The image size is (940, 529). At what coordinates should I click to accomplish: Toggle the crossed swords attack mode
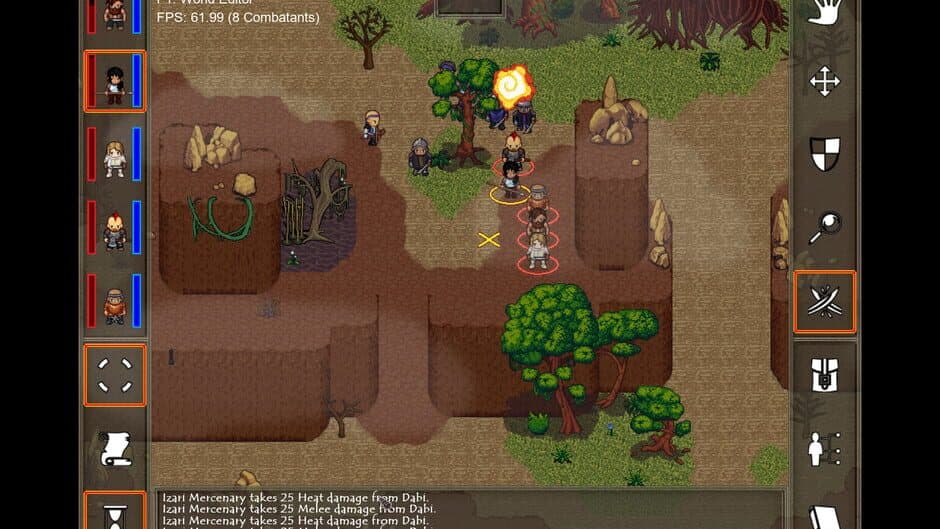tap(824, 301)
